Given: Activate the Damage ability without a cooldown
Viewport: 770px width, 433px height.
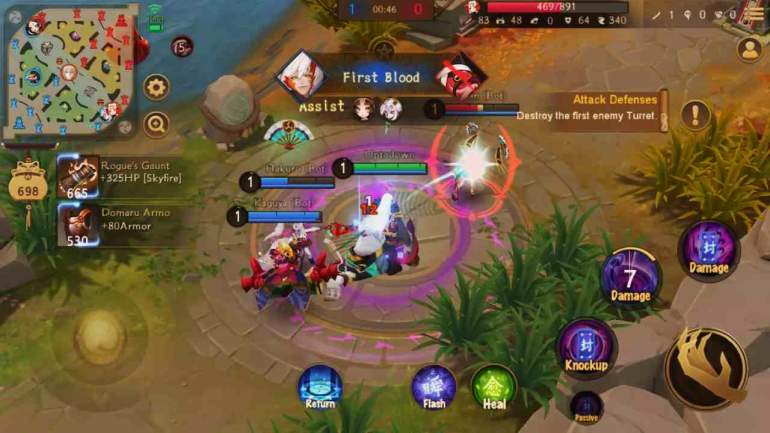Looking at the screenshot, I should (709, 249).
